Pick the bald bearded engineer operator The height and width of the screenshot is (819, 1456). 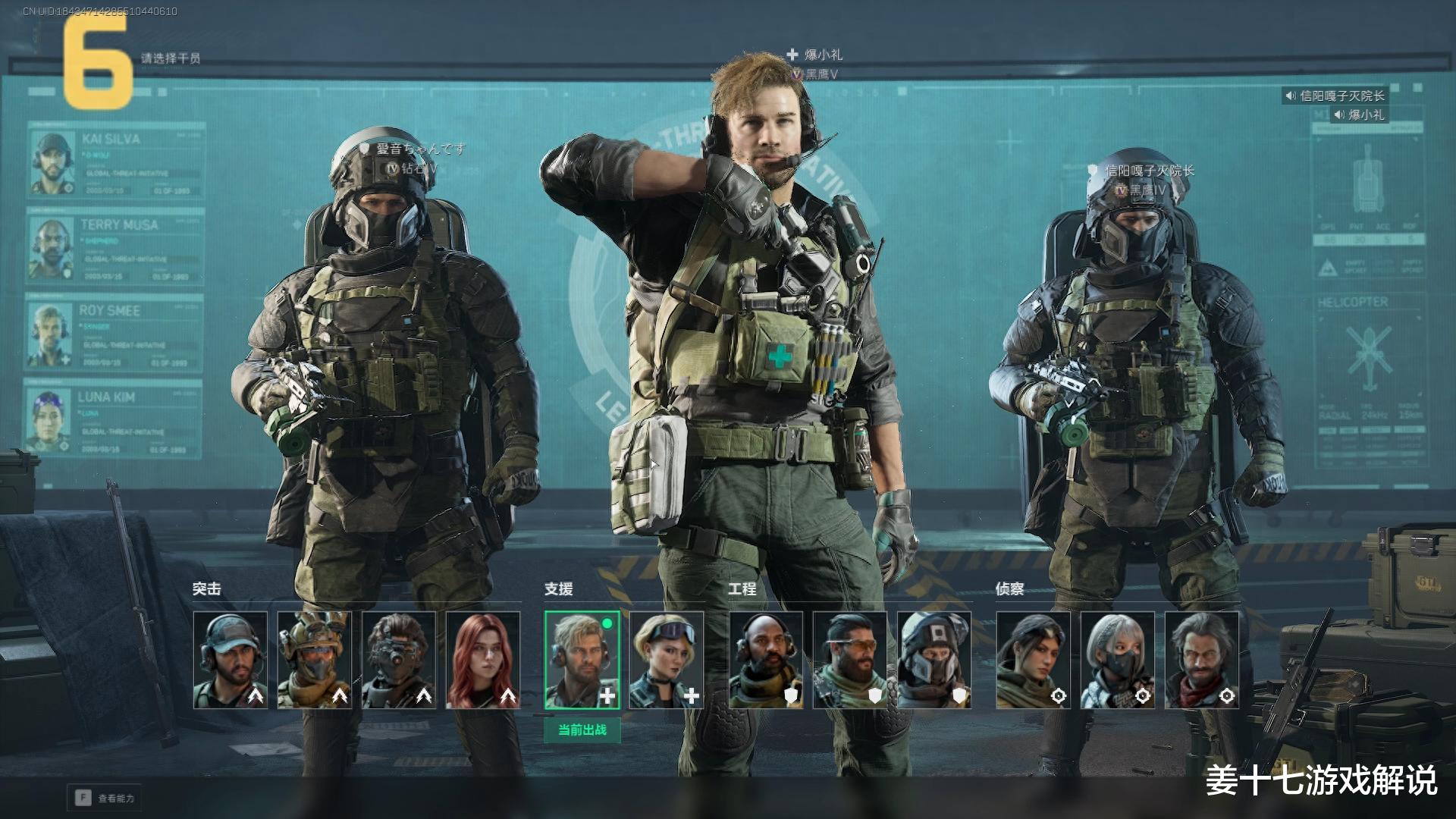point(766,660)
